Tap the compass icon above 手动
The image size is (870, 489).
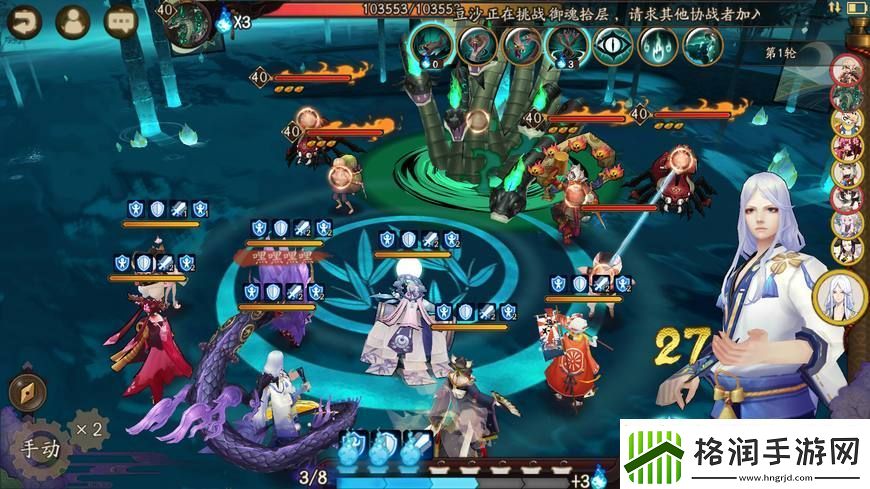click(x=27, y=393)
